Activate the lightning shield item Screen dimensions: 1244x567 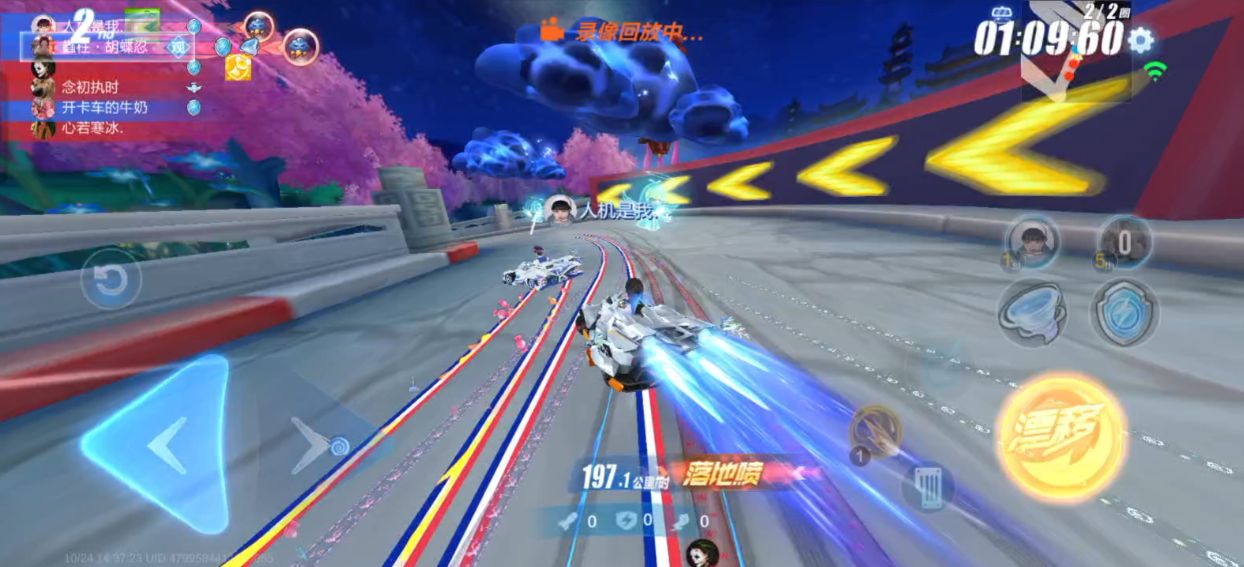[1124, 312]
